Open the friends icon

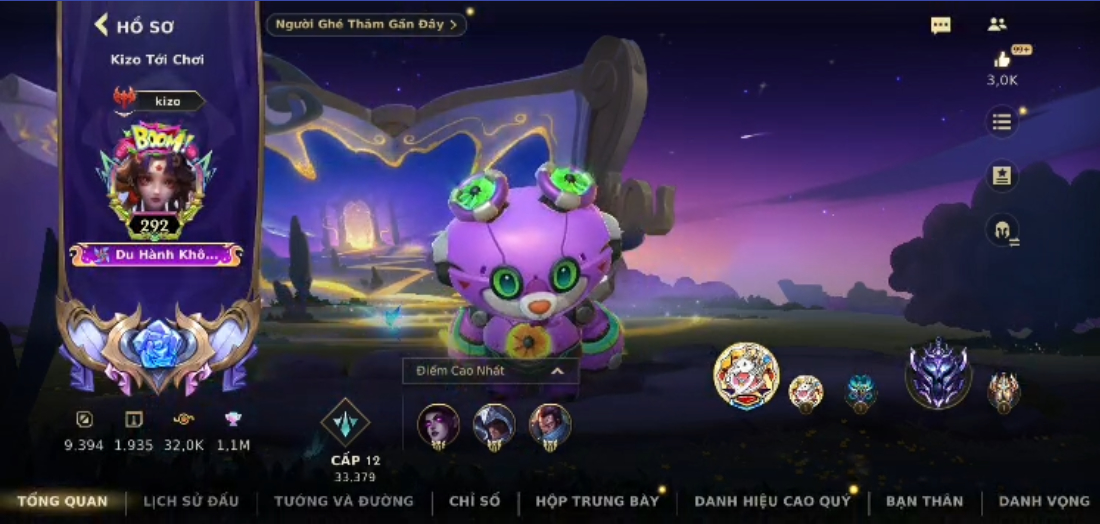[x=997, y=25]
